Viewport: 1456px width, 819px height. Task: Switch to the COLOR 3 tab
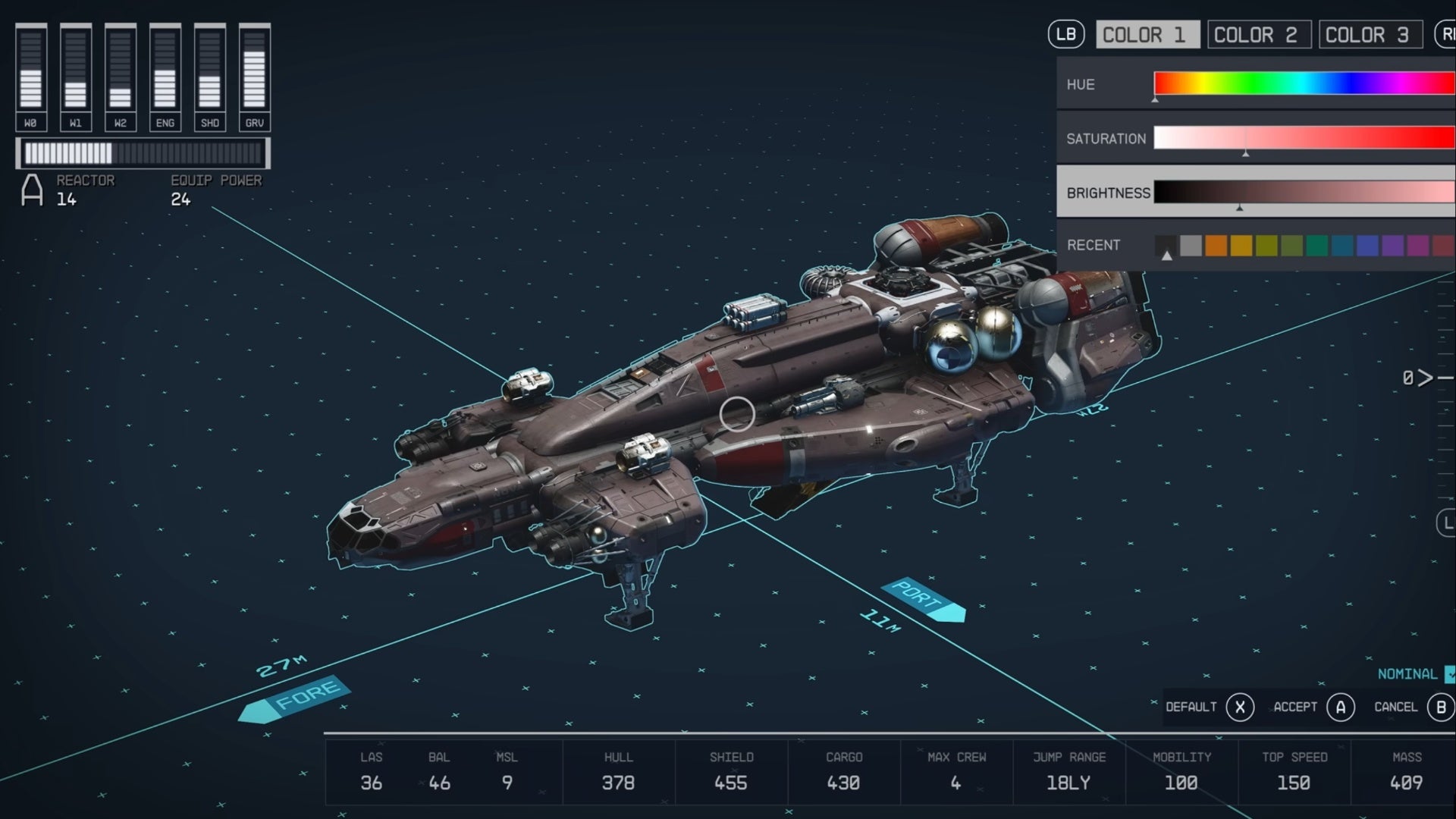(x=1370, y=34)
